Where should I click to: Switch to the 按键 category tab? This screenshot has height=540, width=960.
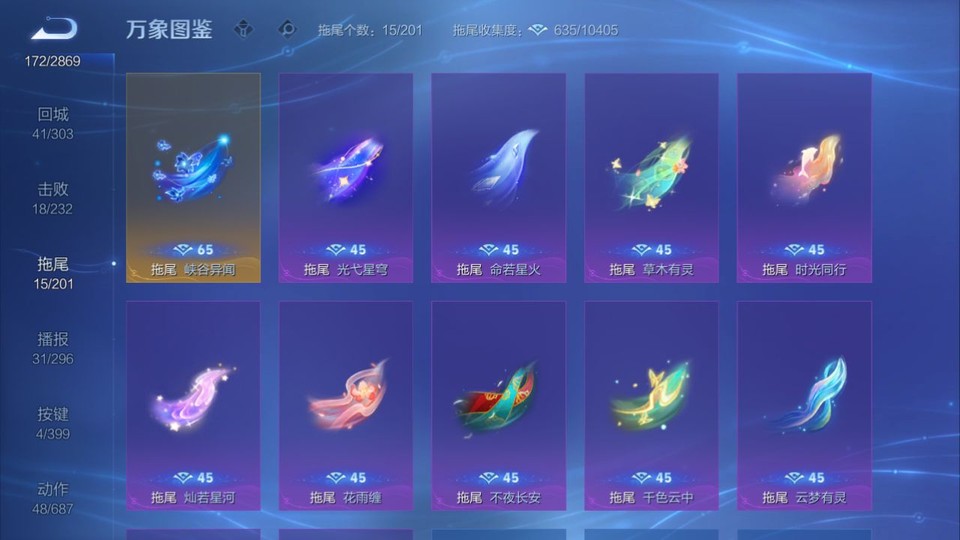click(x=54, y=423)
